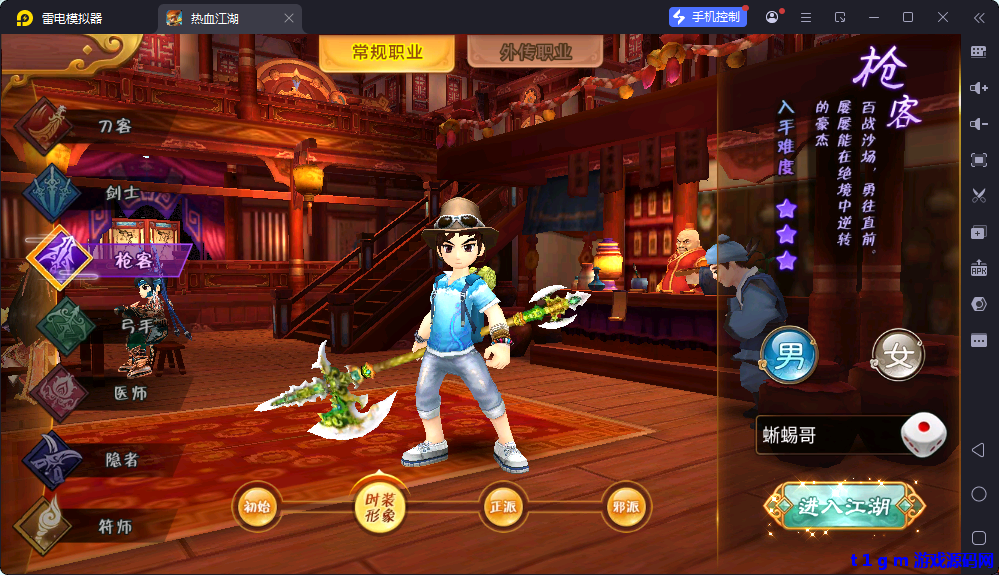Viewport: 999px width, 575px height.
Task: Open the 外传职业 tab
Action: 535,53
